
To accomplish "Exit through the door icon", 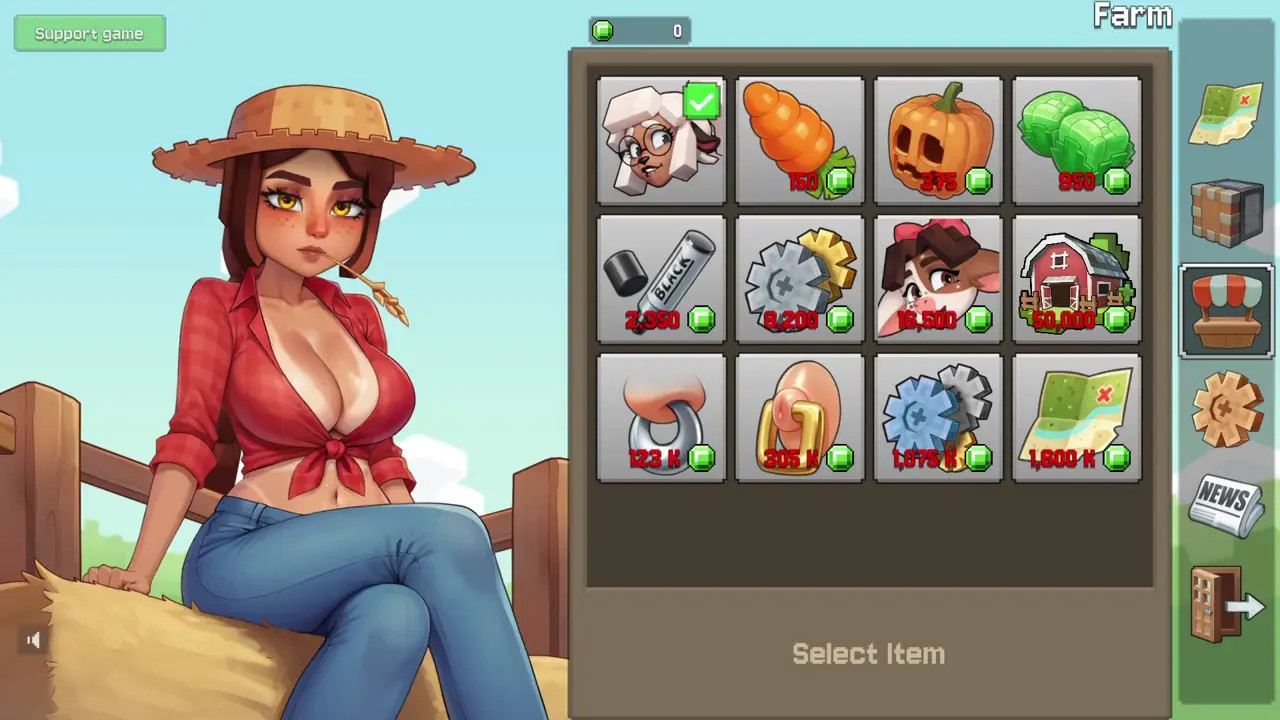I will 1227,604.
